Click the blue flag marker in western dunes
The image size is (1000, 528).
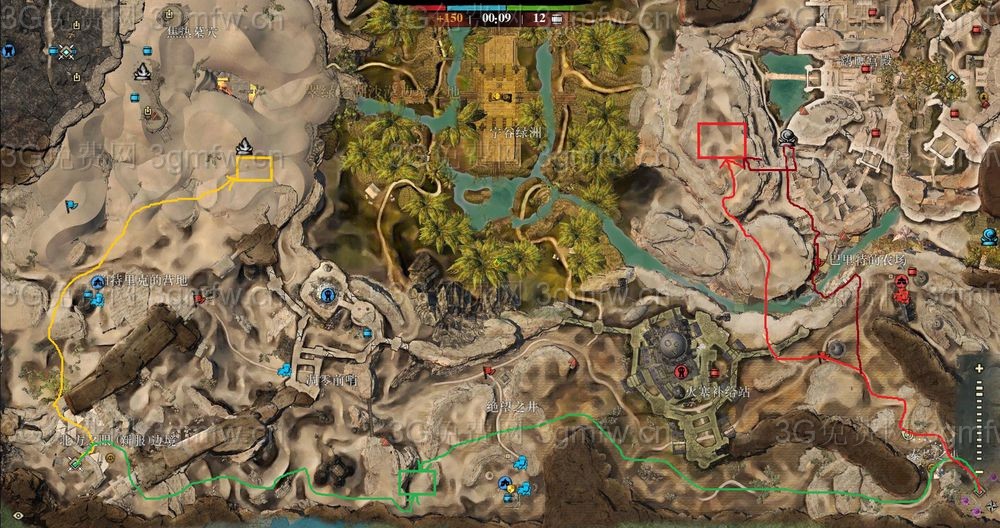(70, 207)
